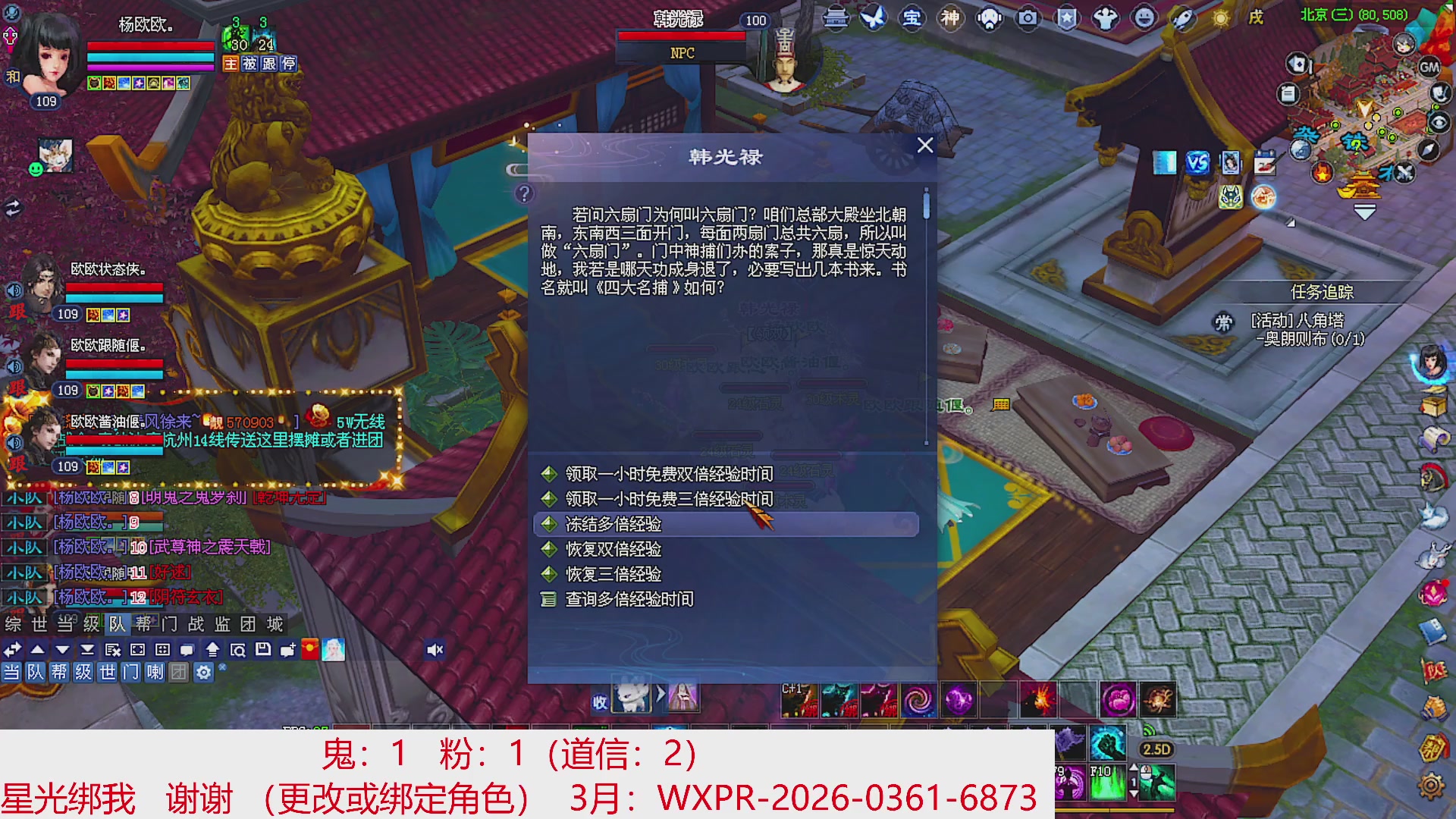Open the smiley emote icon
The width and height of the screenshot is (1456, 819).
(x=1145, y=17)
